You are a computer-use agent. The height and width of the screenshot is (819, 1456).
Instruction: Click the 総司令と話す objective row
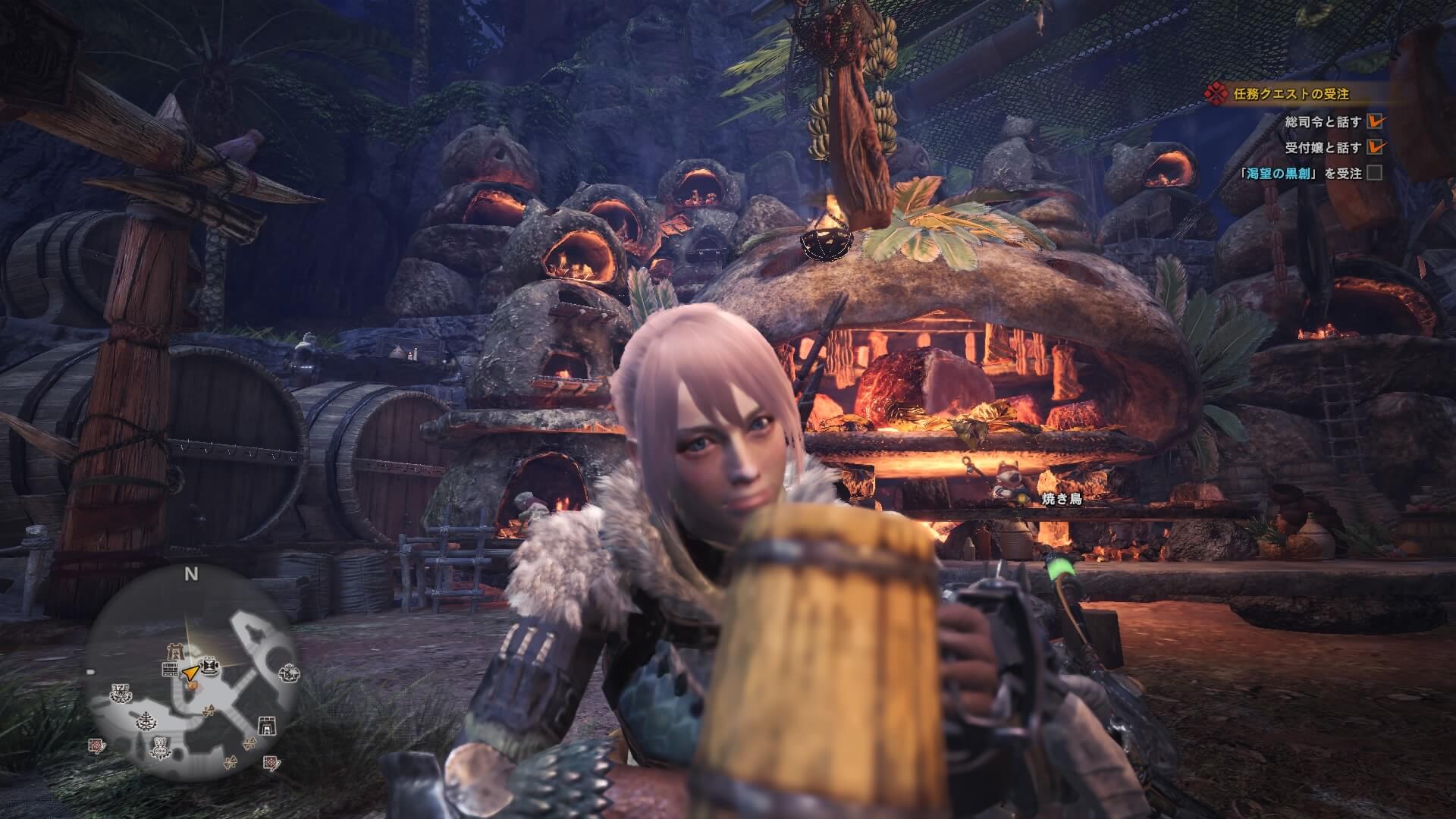coord(1322,121)
